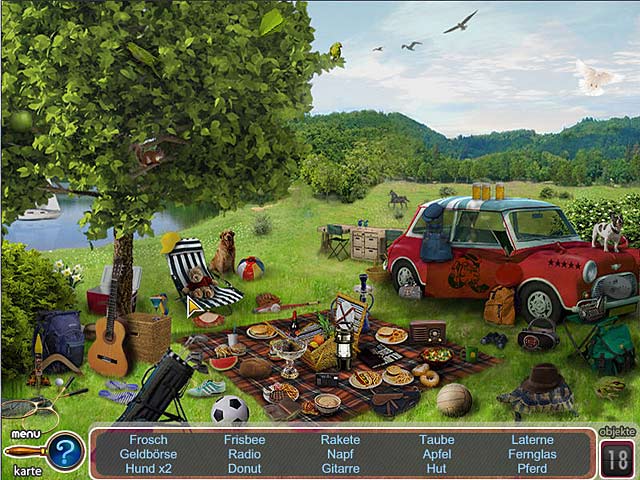Select Frosch in the object list
Screen dimensions: 640x480
click(148, 440)
